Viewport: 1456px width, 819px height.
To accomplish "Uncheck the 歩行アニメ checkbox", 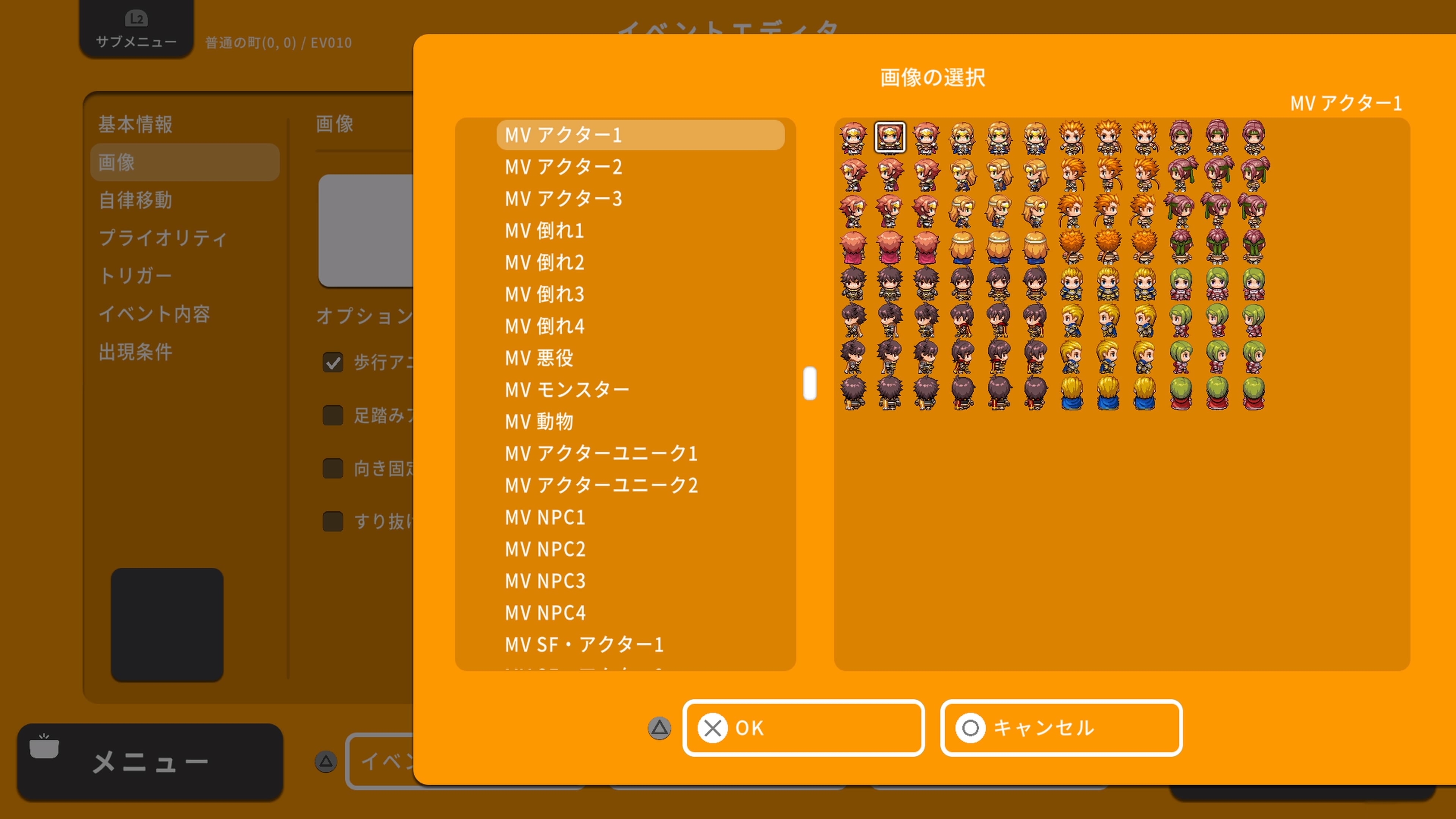I will click(x=333, y=362).
